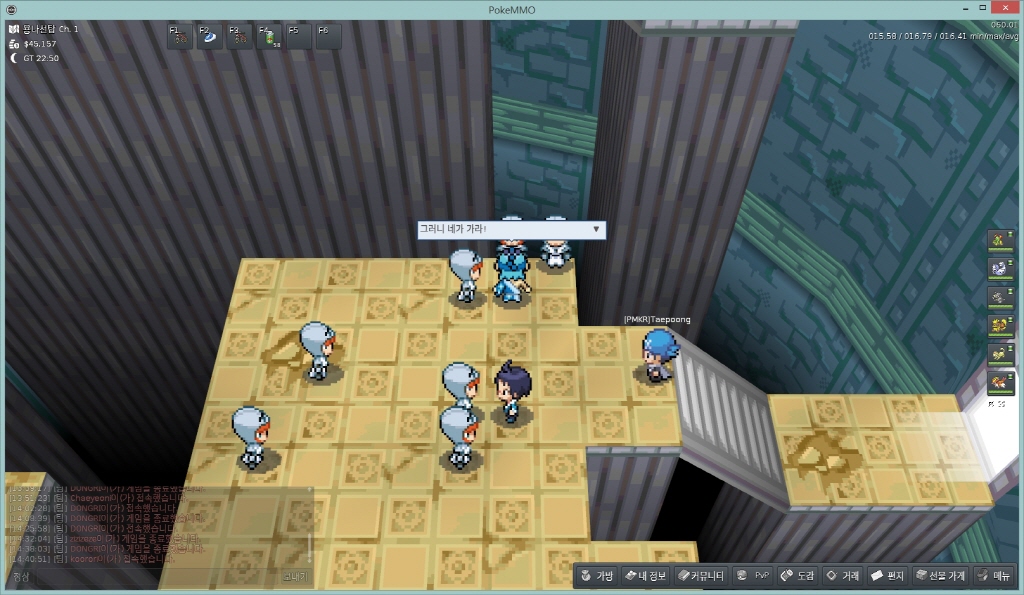Use the F2 blue disc hotkey item
This screenshot has height=595, width=1024.
pyautogui.click(x=210, y=37)
